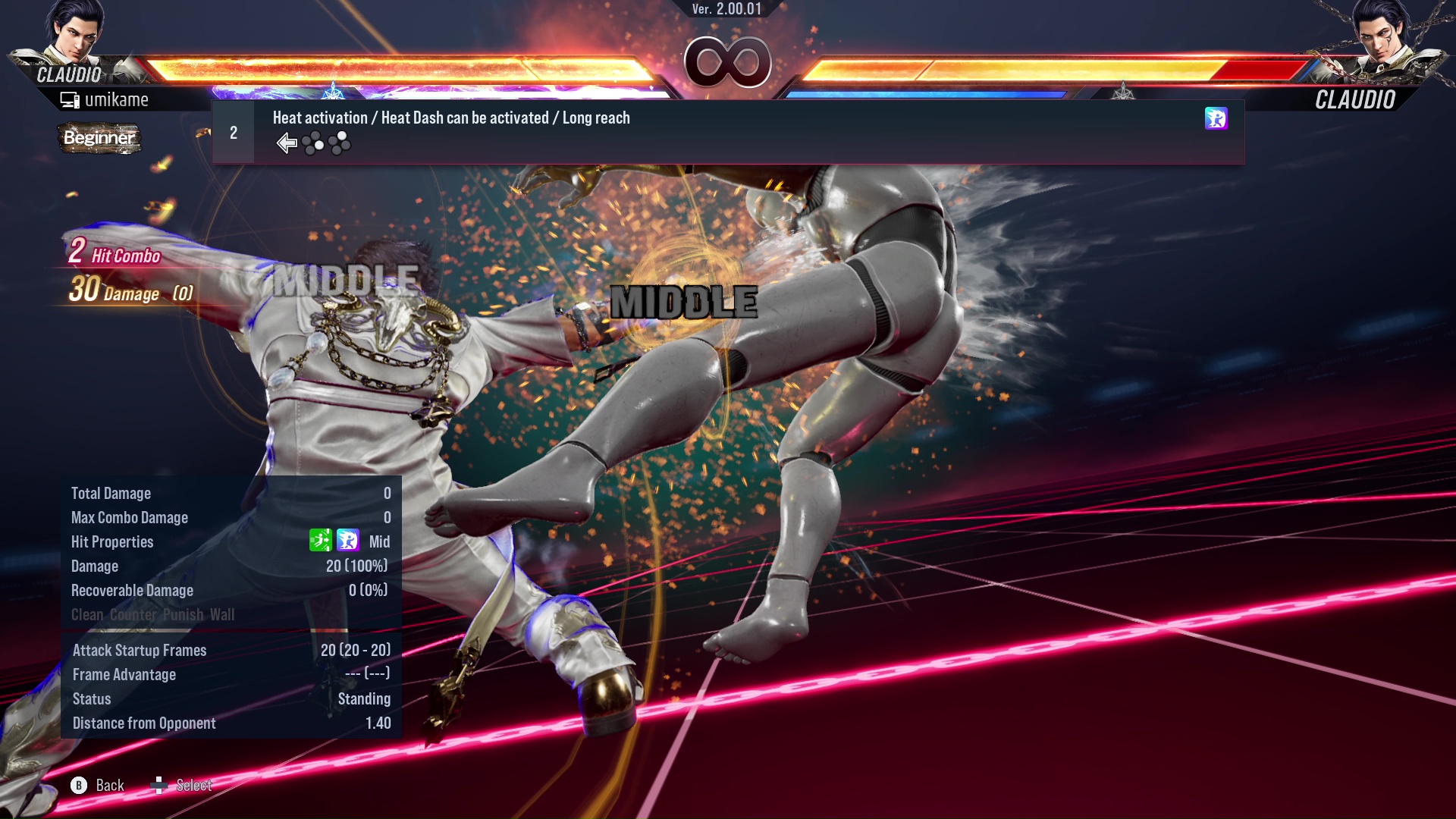This screenshot has height=819, width=1456.
Task: Click the Back command label
Action: pyautogui.click(x=108, y=786)
